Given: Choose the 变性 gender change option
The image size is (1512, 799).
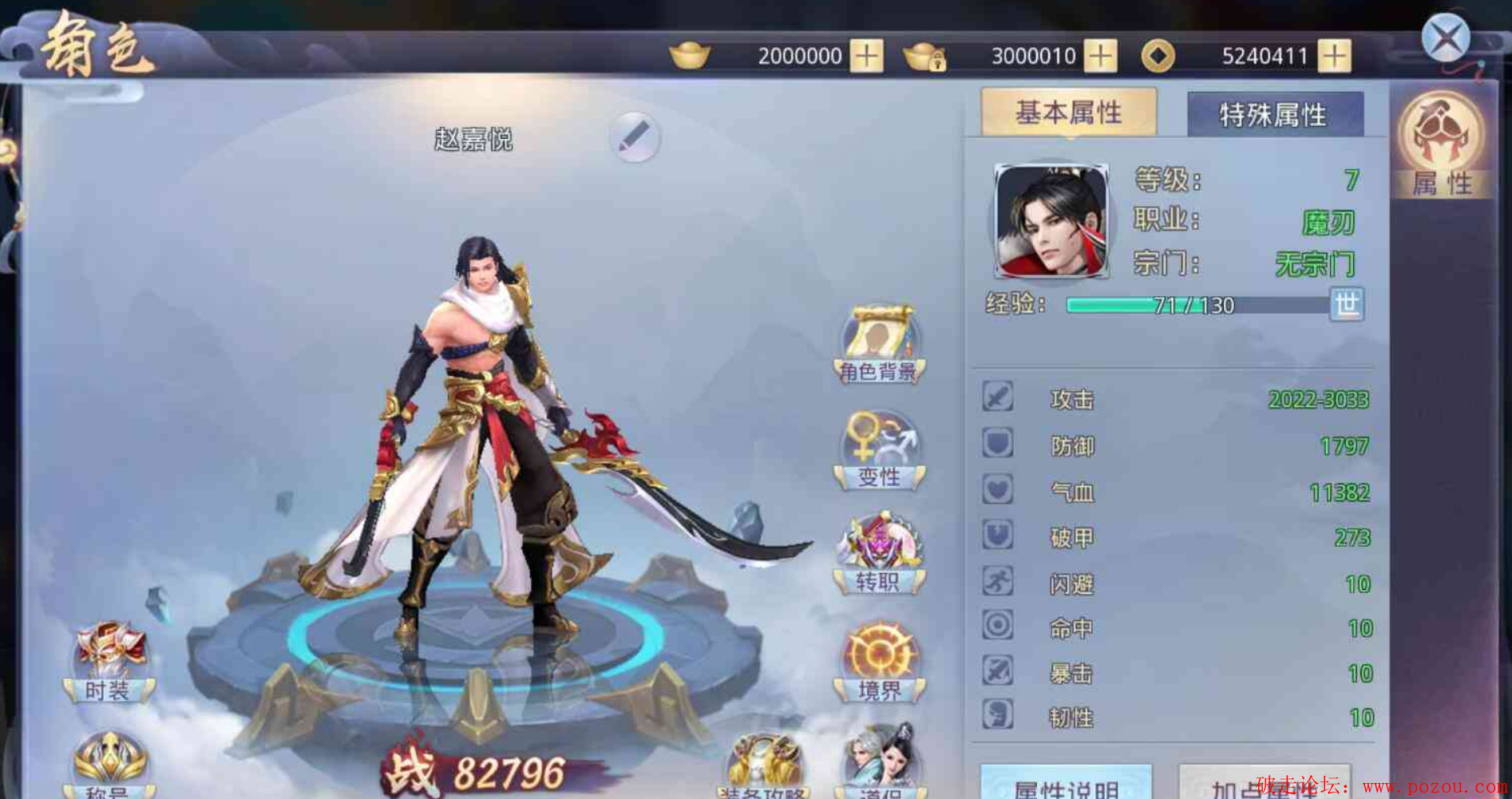Looking at the screenshot, I should (879, 449).
